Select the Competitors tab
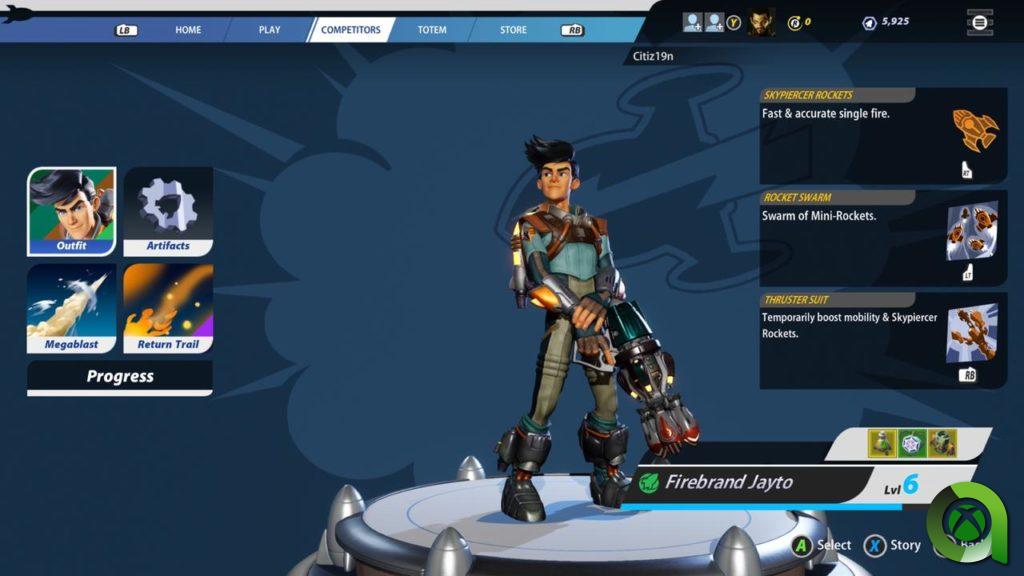 [351, 30]
